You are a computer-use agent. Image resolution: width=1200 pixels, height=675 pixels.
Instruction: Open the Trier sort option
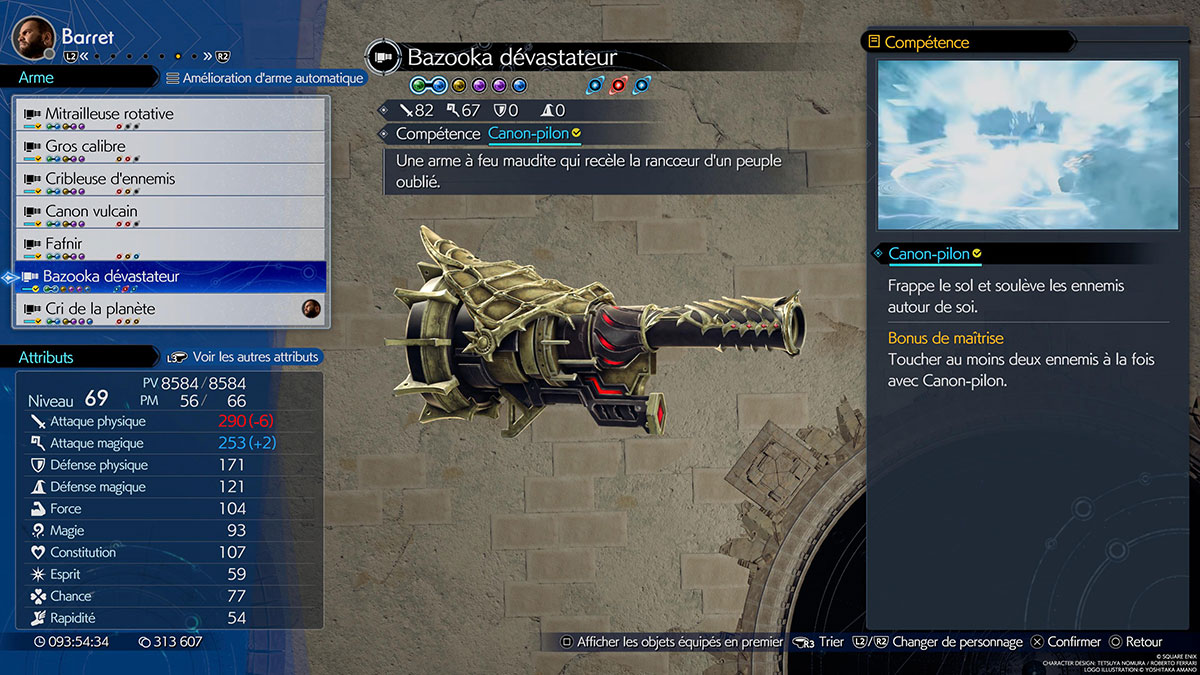[x=820, y=642]
